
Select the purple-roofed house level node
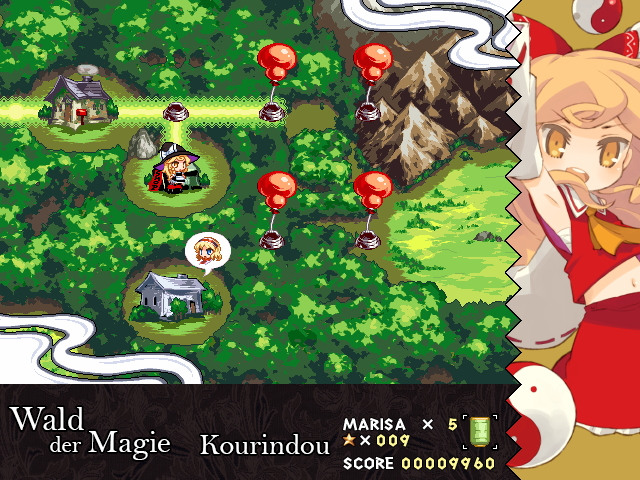click(78, 99)
